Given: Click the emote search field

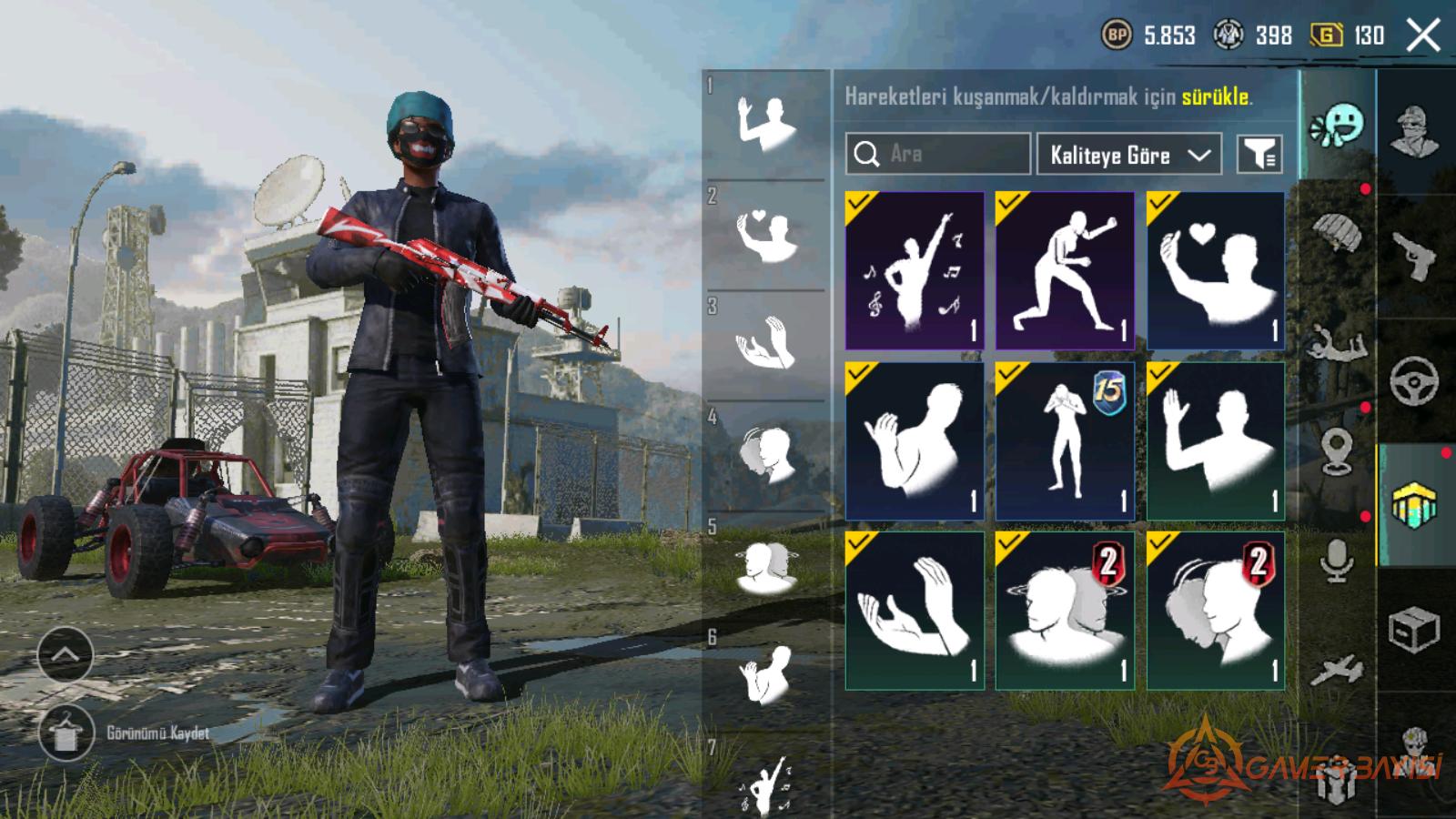Looking at the screenshot, I should click(937, 154).
